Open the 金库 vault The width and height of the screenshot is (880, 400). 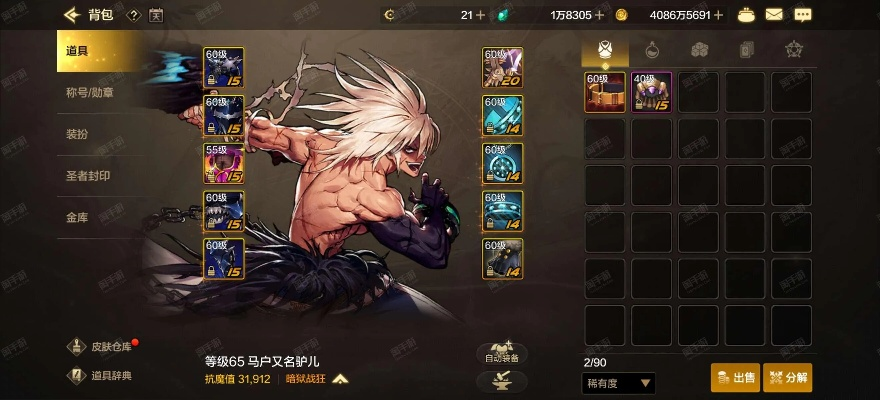tap(78, 217)
